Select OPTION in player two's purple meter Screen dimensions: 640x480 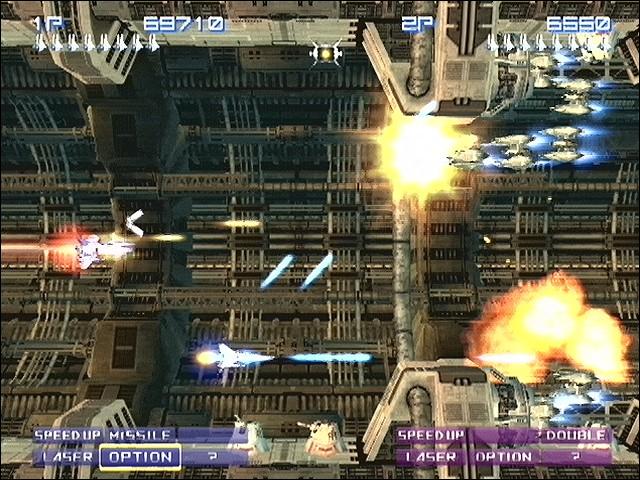(x=503, y=457)
